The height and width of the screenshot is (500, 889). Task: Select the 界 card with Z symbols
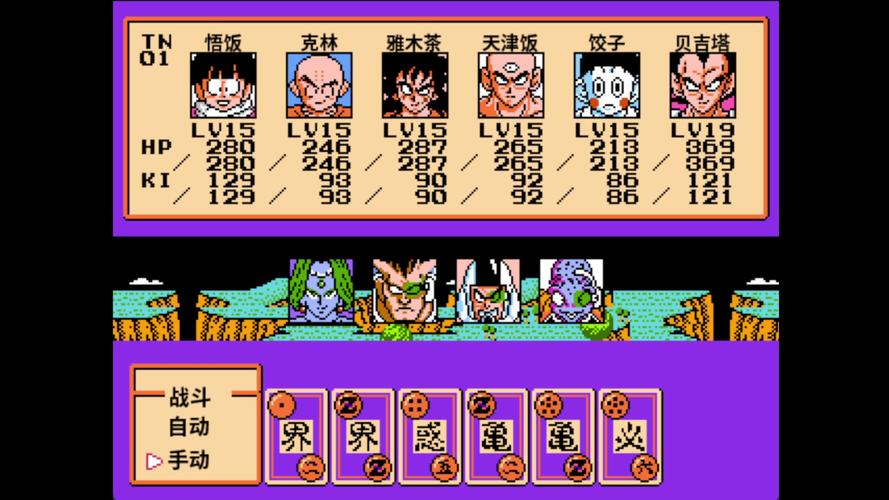tap(361, 436)
